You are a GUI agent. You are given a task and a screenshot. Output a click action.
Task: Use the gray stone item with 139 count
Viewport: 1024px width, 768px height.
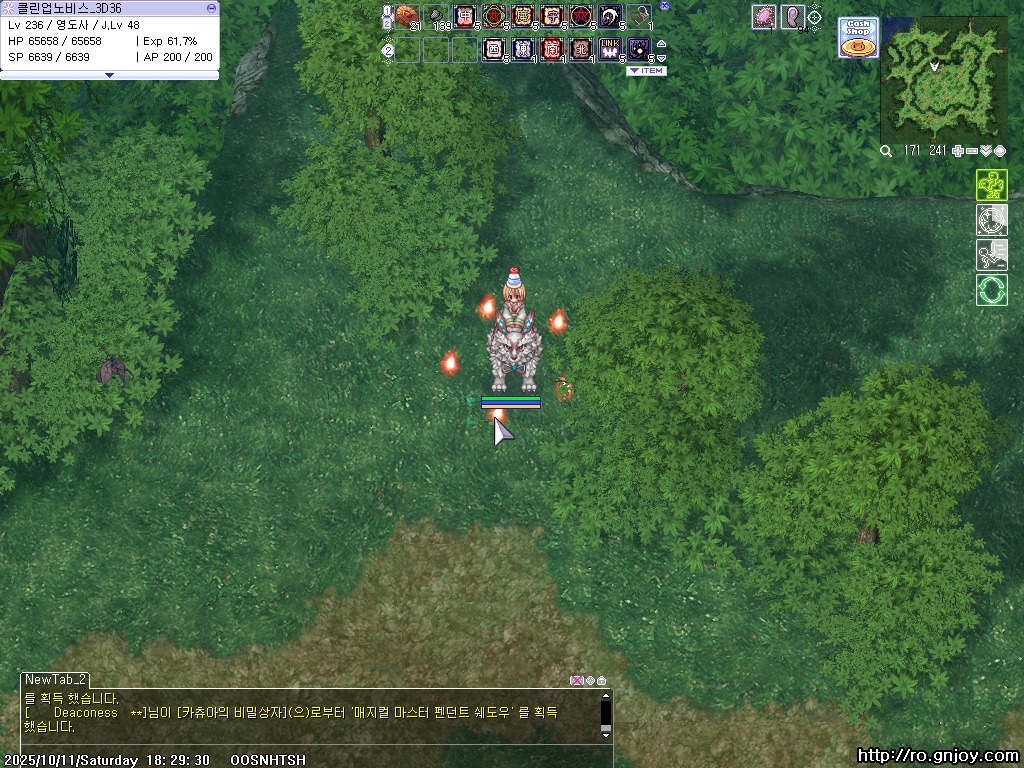[436, 16]
